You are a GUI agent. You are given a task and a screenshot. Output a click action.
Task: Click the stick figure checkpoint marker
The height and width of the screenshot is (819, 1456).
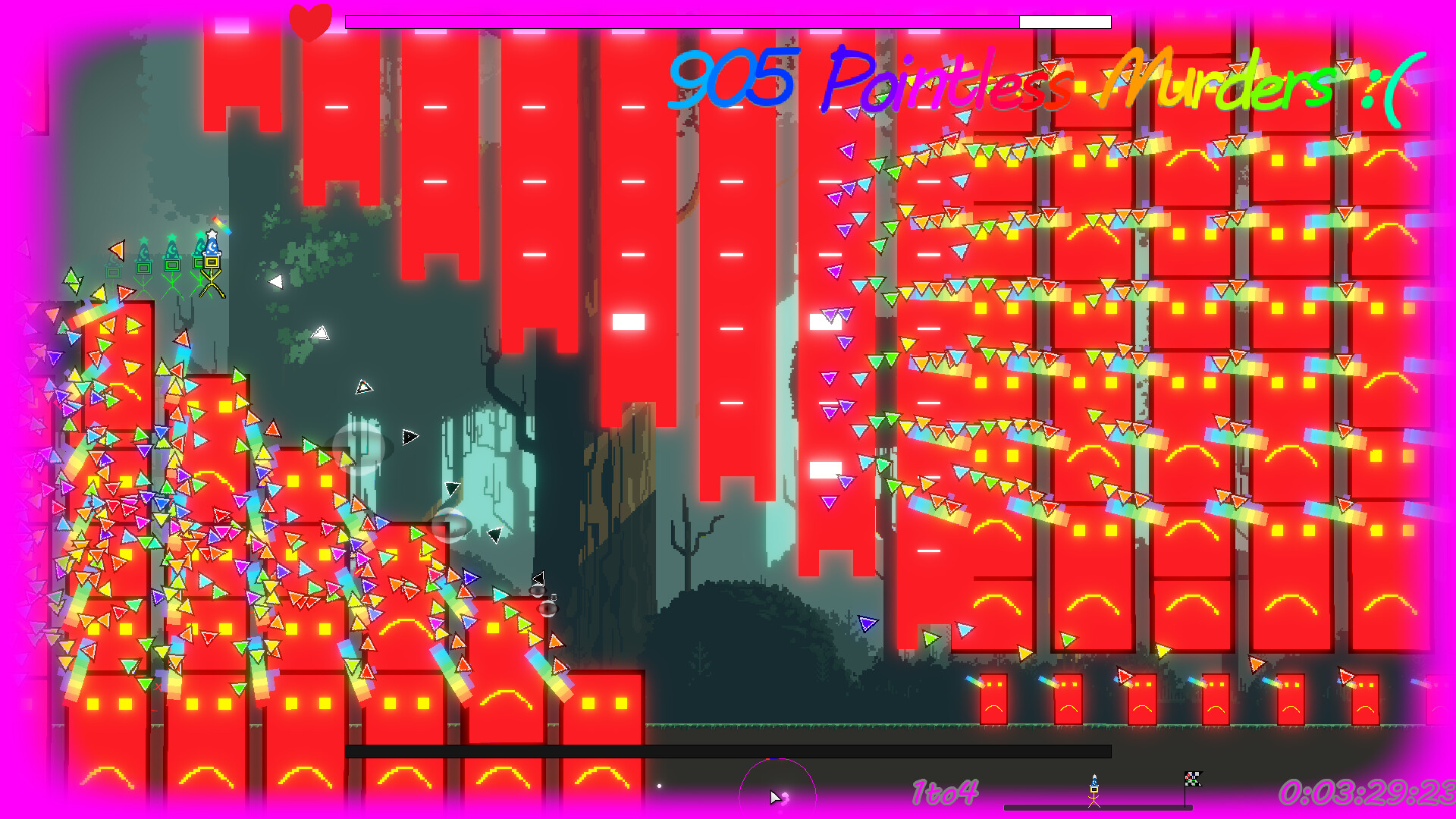[x=1094, y=792]
